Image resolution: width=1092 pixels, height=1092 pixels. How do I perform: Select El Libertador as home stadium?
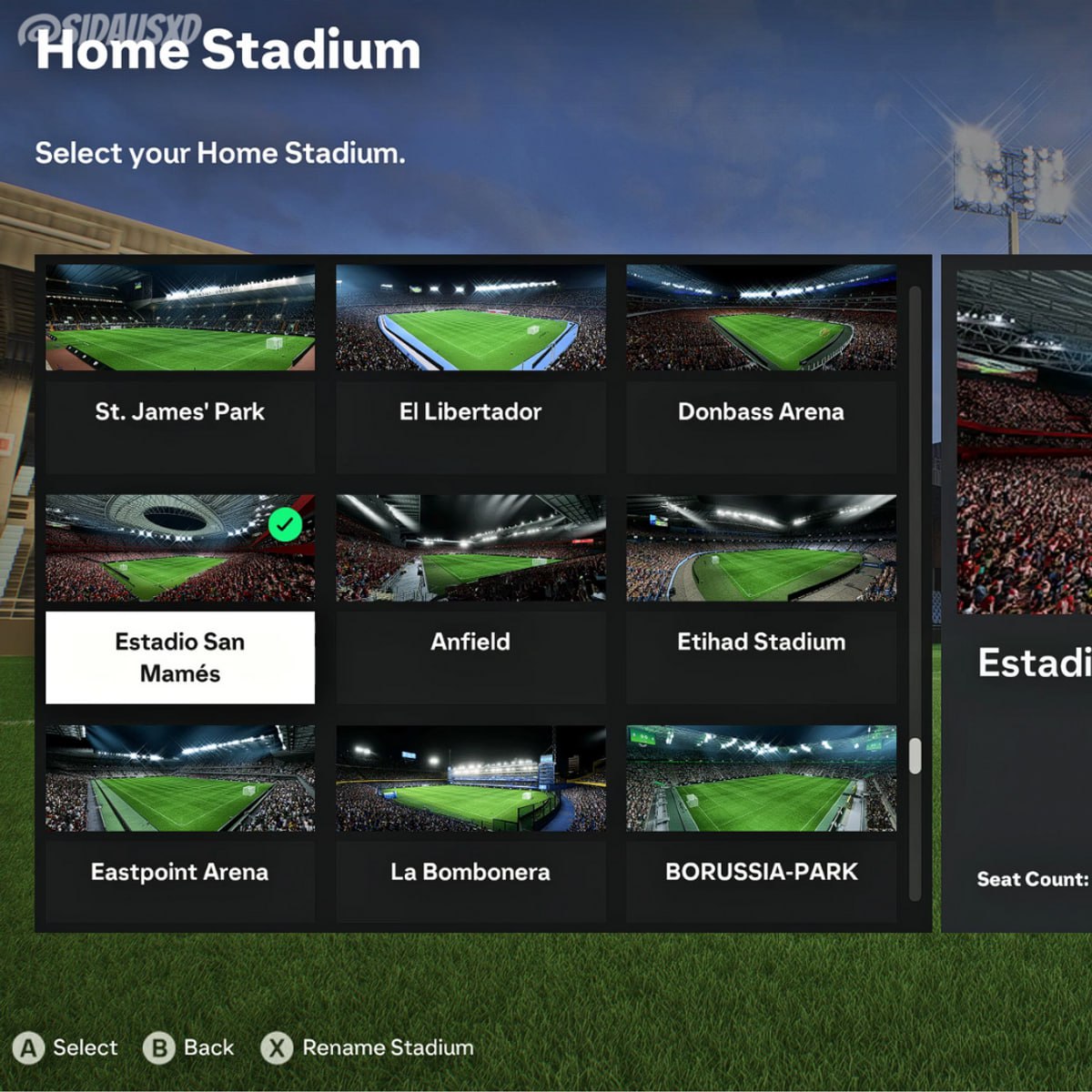coord(470,369)
